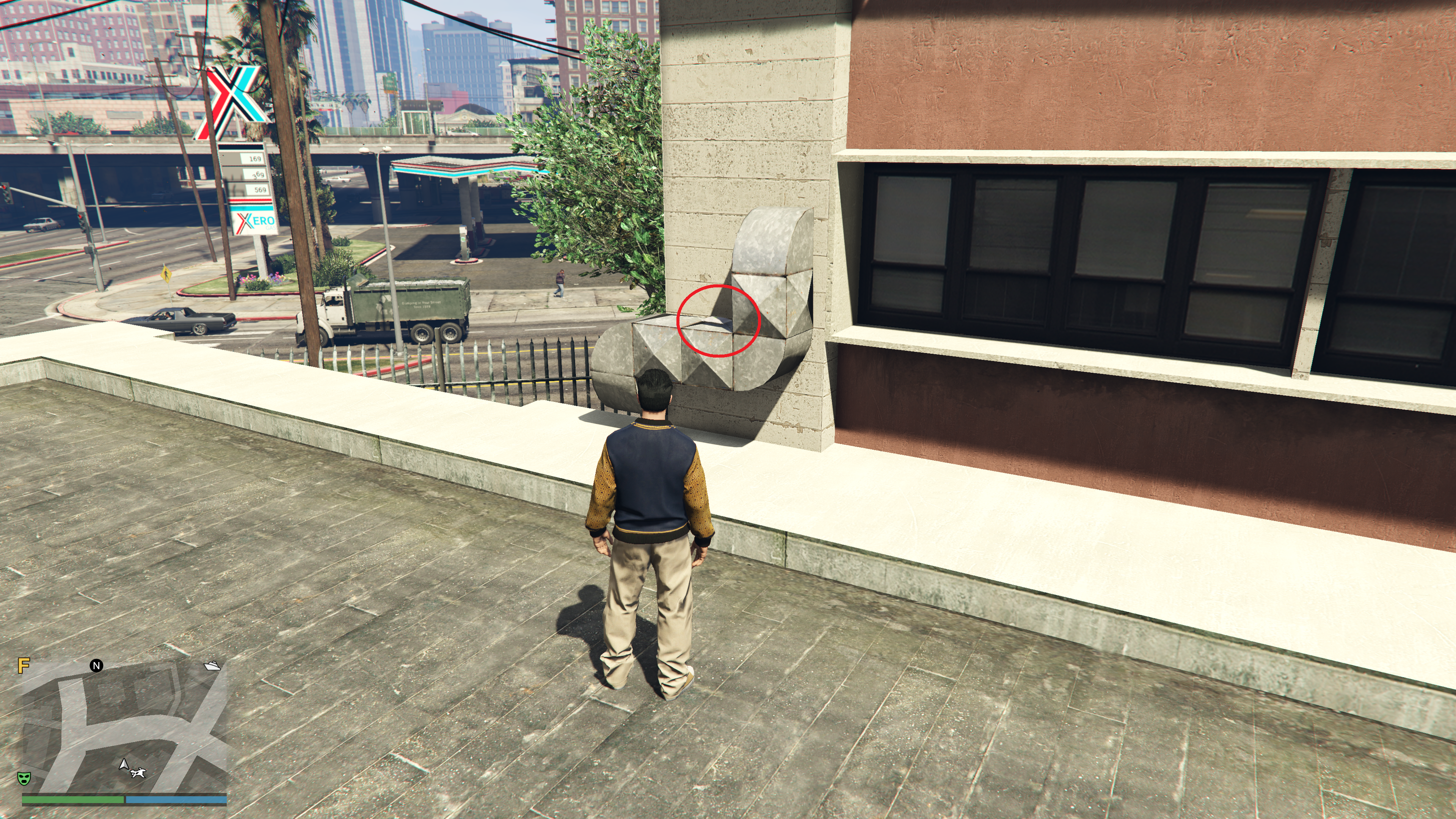Click the player arrow on the minimap
Screen dimensions: 1456x819
[124, 764]
